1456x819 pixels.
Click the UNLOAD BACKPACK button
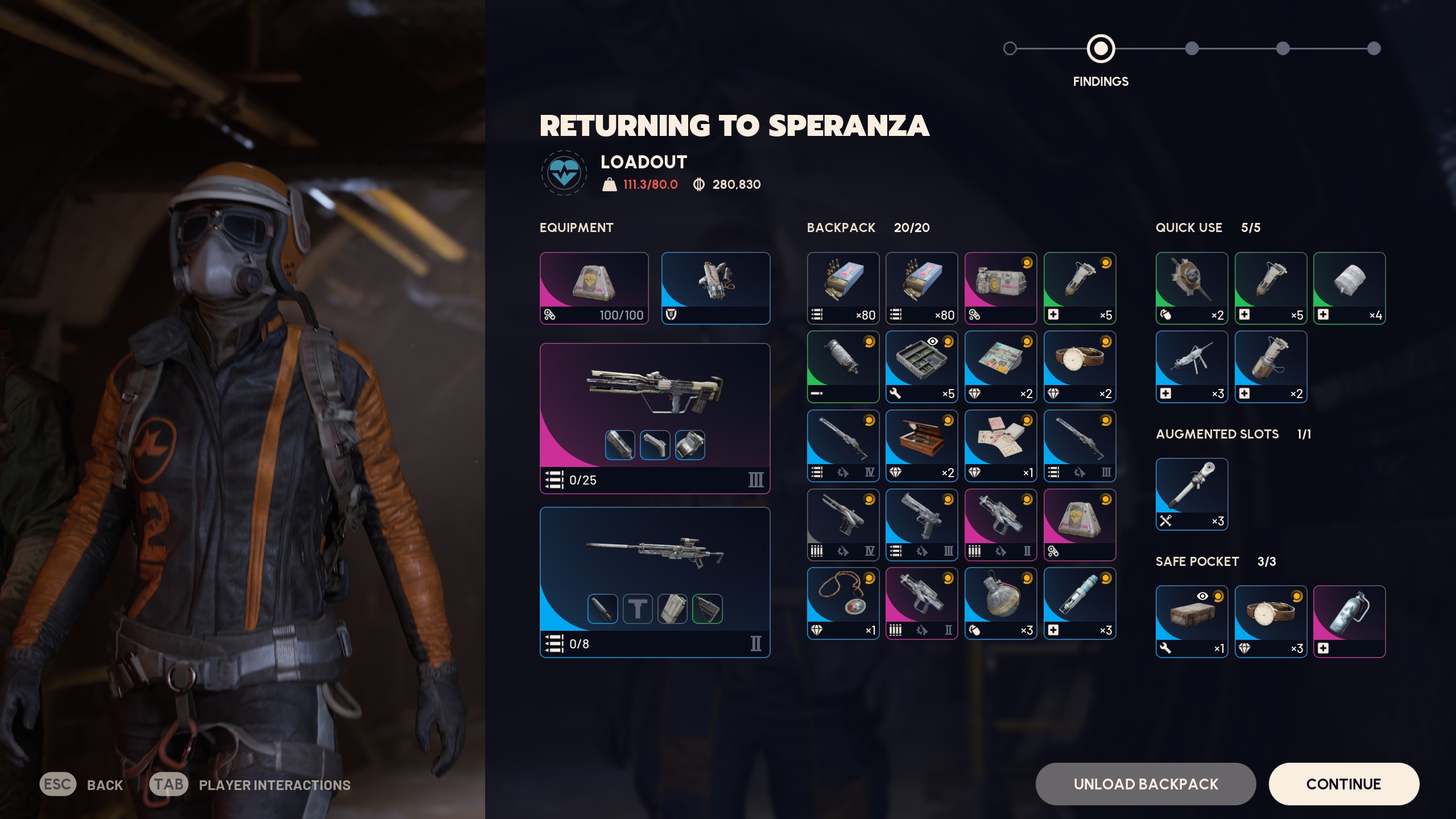[1145, 784]
